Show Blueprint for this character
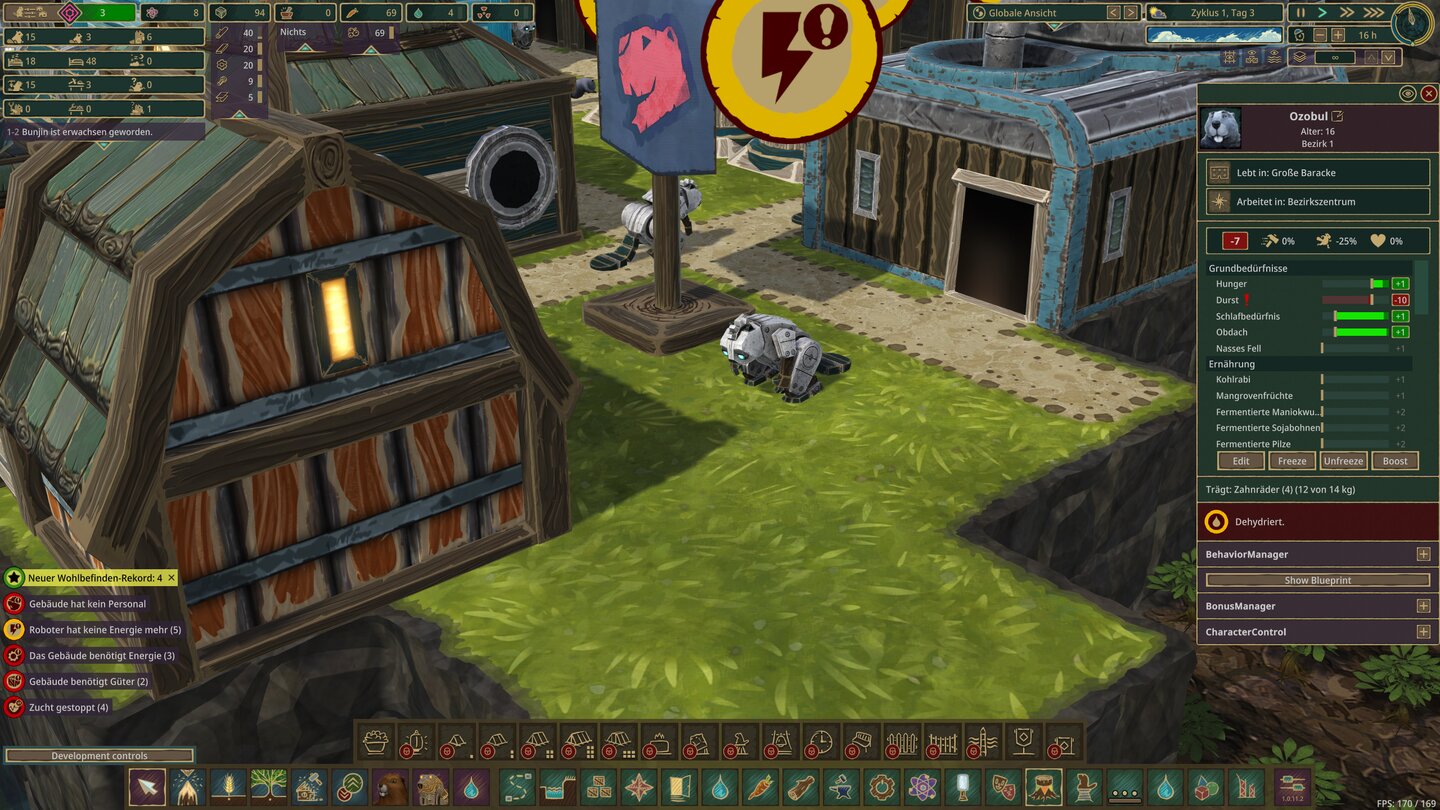 coord(1317,580)
